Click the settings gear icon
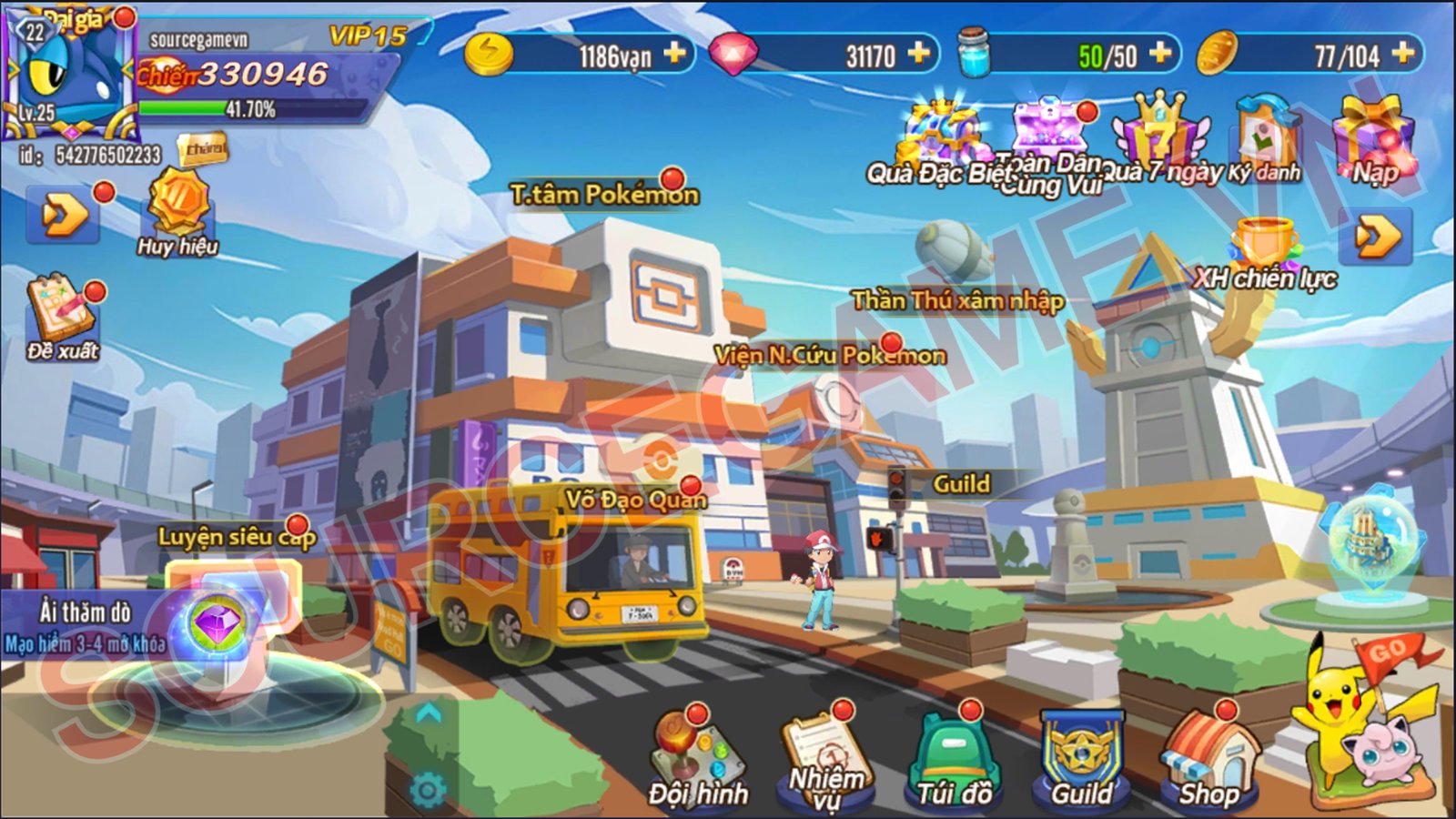This screenshot has width=1456, height=819. [427, 790]
